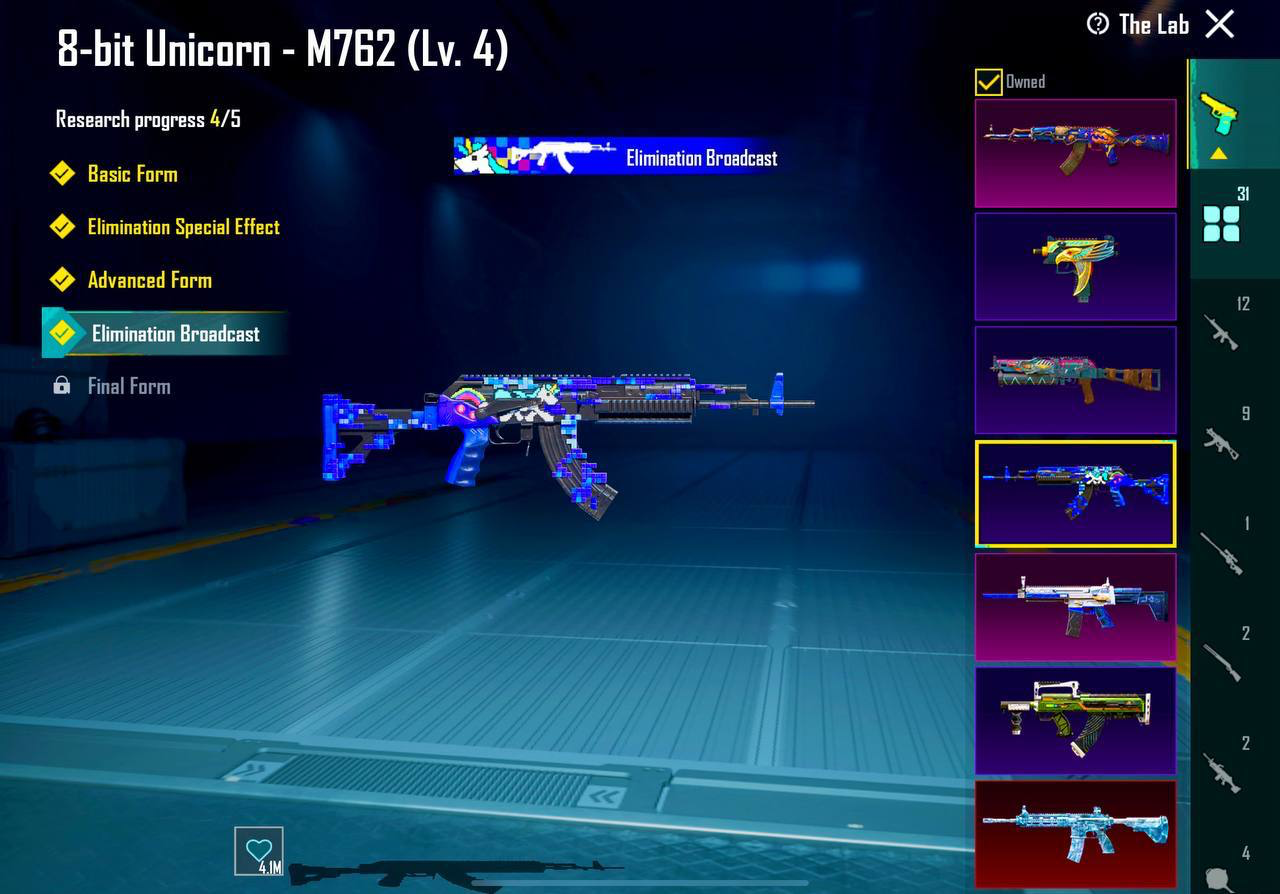Select the LMG category with 2 skins
The image size is (1280, 894).
(x=1221, y=772)
